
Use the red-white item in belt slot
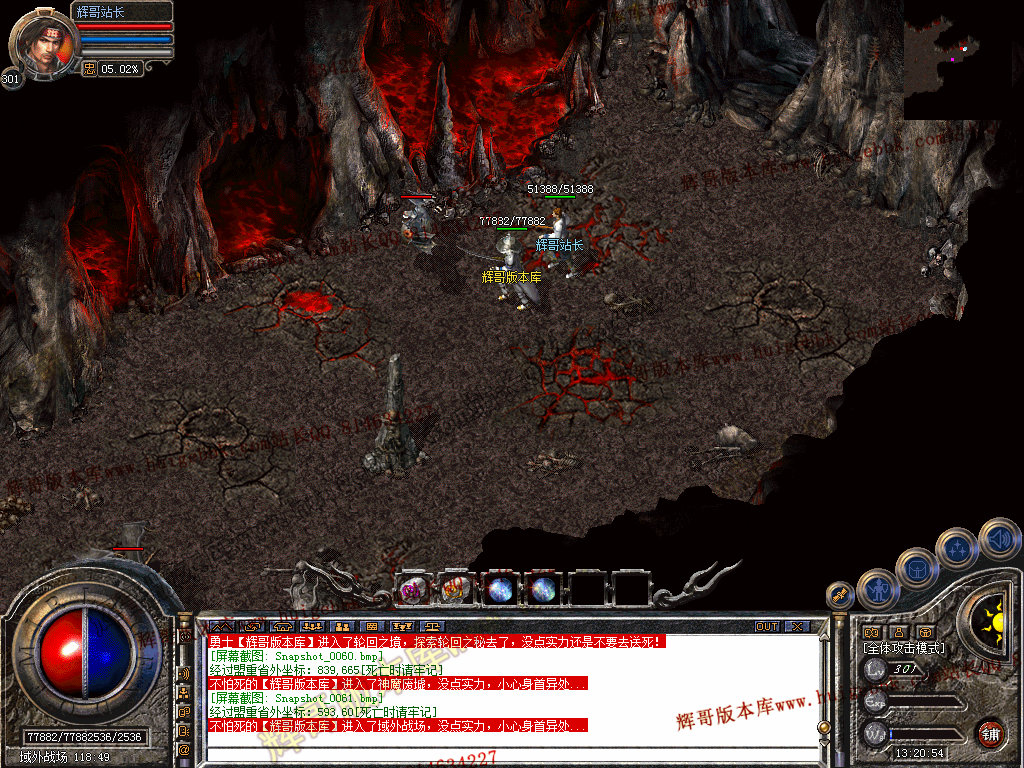click(455, 589)
